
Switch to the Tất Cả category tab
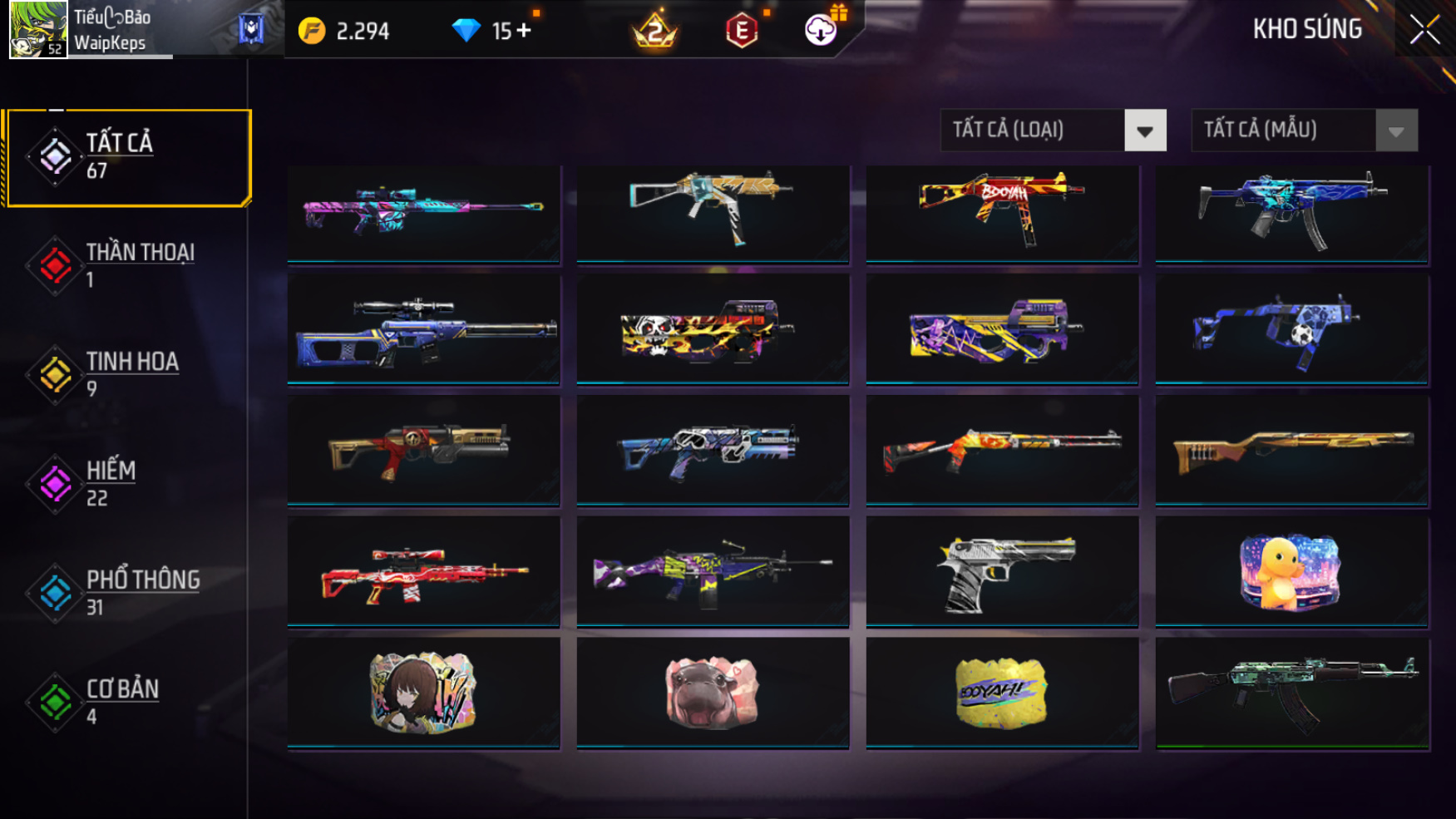pyautogui.click(x=127, y=157)
